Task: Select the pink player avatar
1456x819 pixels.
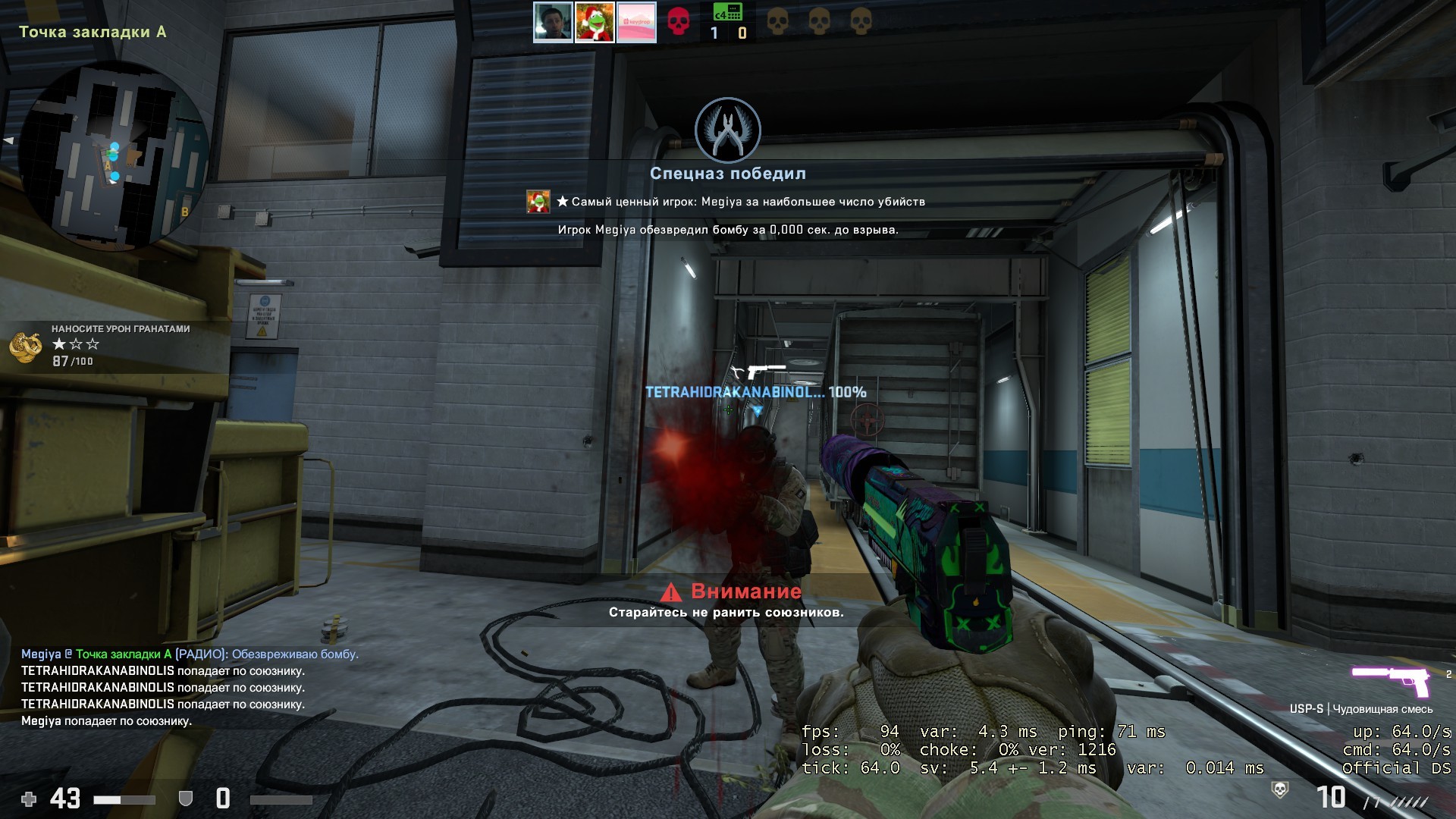Action: click(x=636, y=23)
